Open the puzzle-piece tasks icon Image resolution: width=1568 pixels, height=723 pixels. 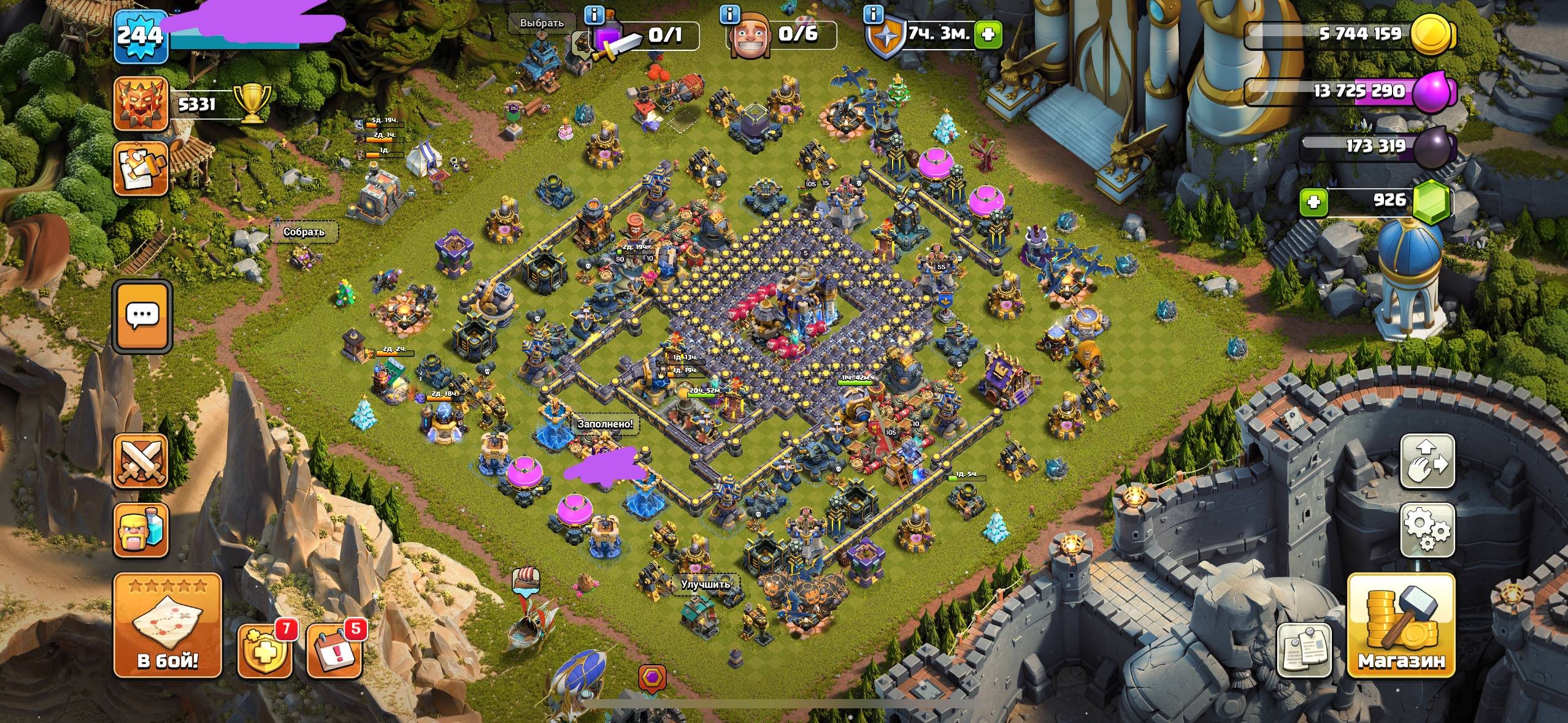coord(140,168)
